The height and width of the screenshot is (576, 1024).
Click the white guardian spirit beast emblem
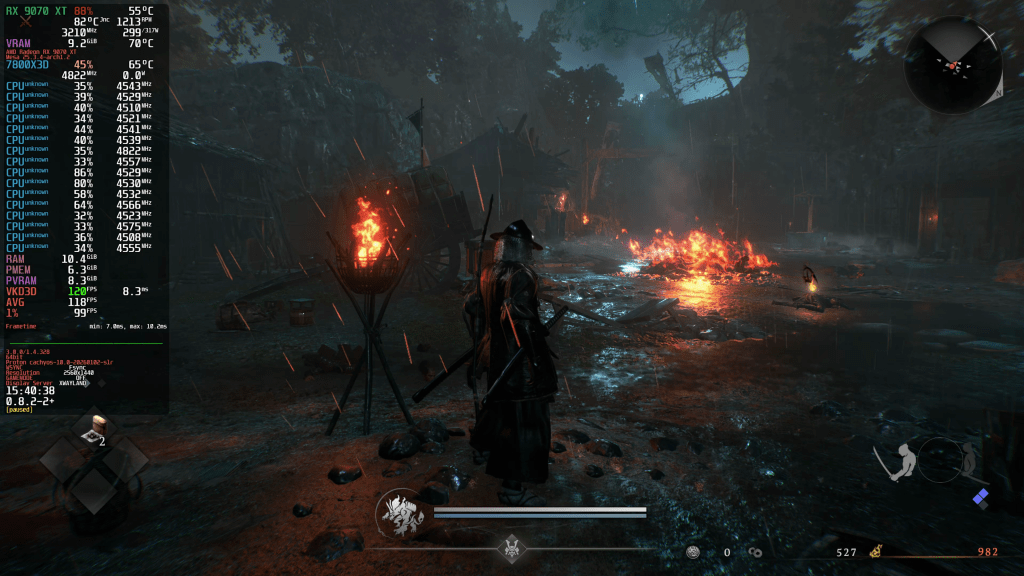coord(399,514)
